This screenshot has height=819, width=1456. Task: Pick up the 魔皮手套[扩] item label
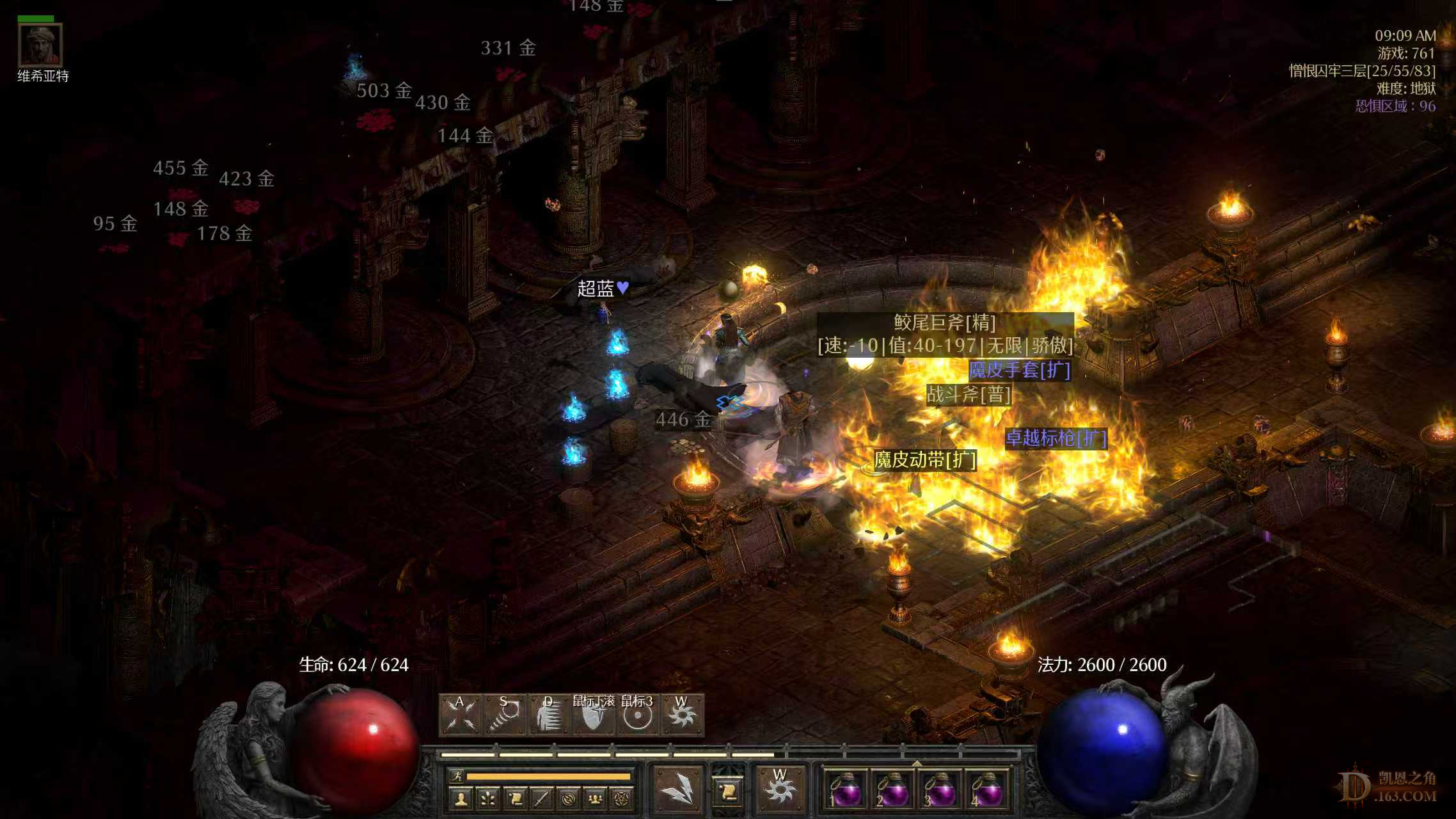pyautogui.click(x=1019, y=370)
